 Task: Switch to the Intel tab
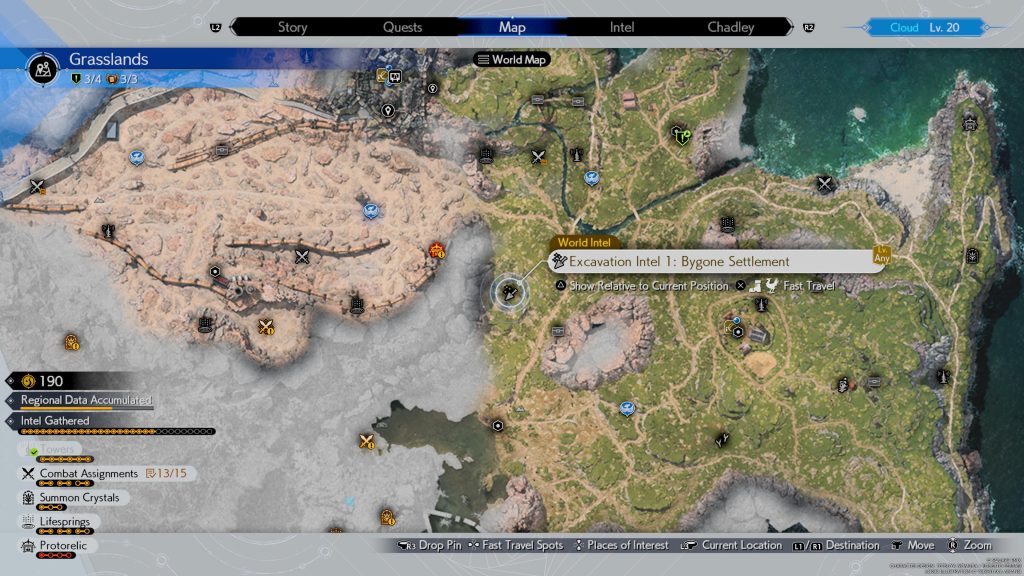pyautogui.click(x=622, y=27)
